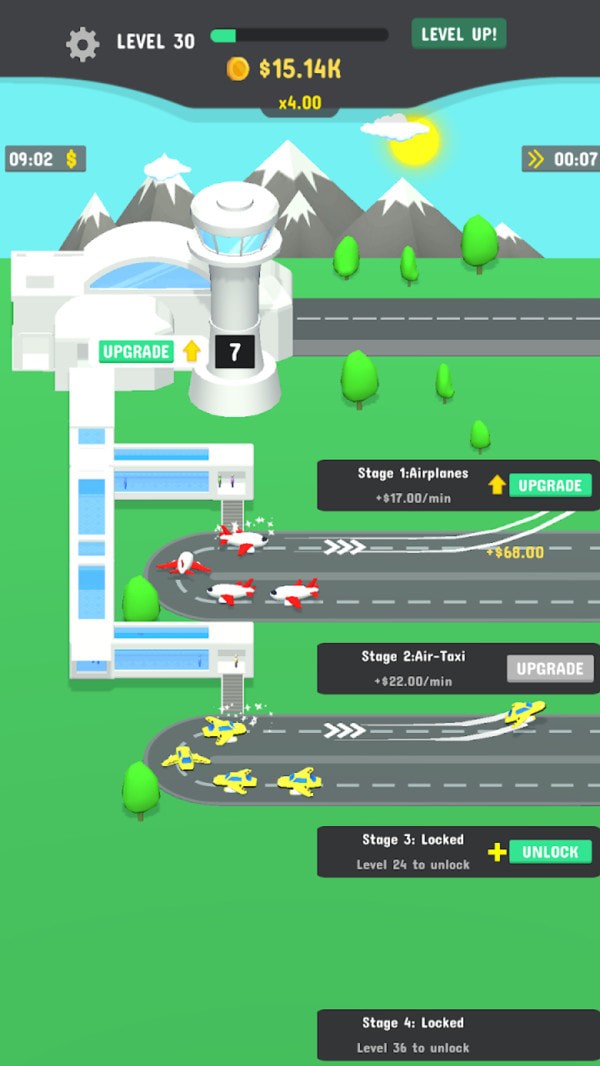600x1066 pixels.
Task: Click the greyed Stage 2 Air-Taxi upgrade
Action: click(x=549, y=669)
